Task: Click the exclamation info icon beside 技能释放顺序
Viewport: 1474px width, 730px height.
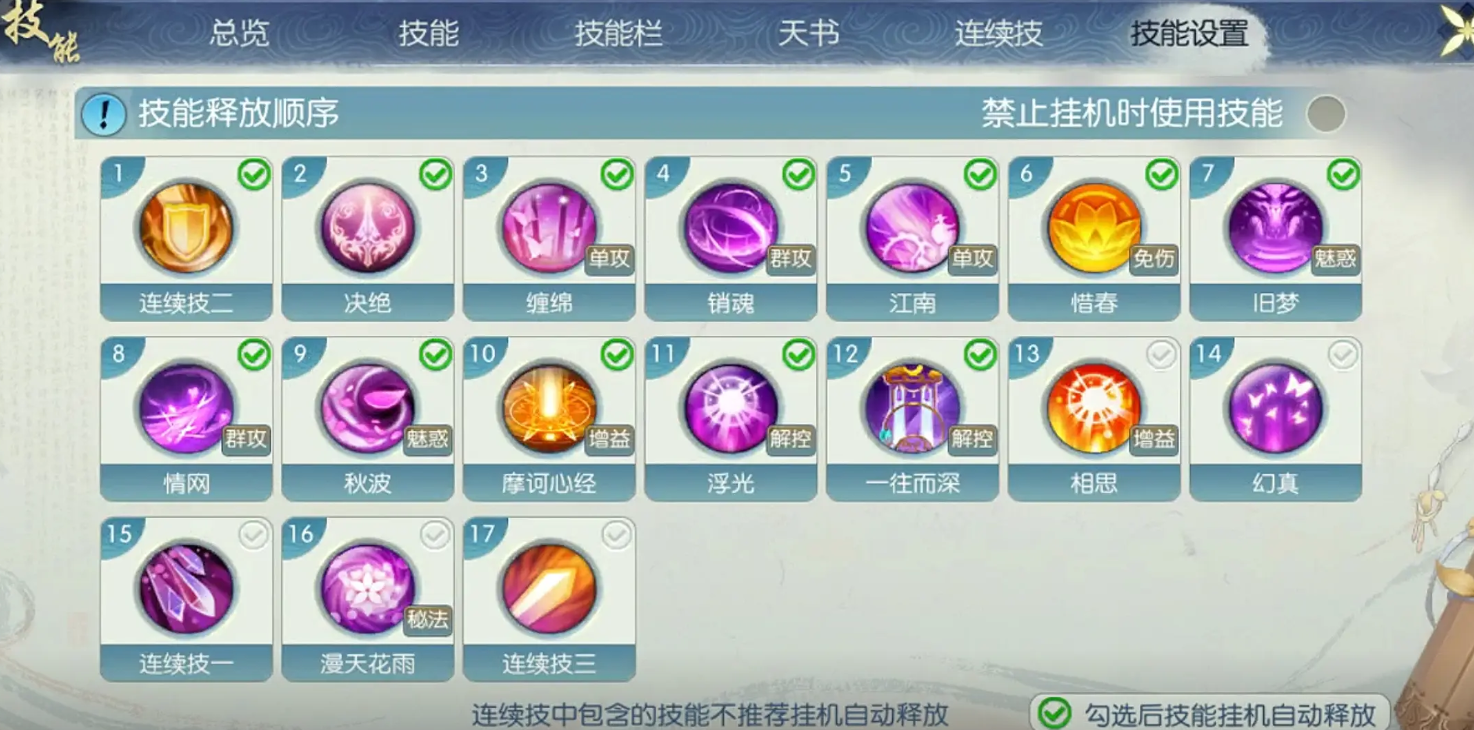Action: (103, 111)
